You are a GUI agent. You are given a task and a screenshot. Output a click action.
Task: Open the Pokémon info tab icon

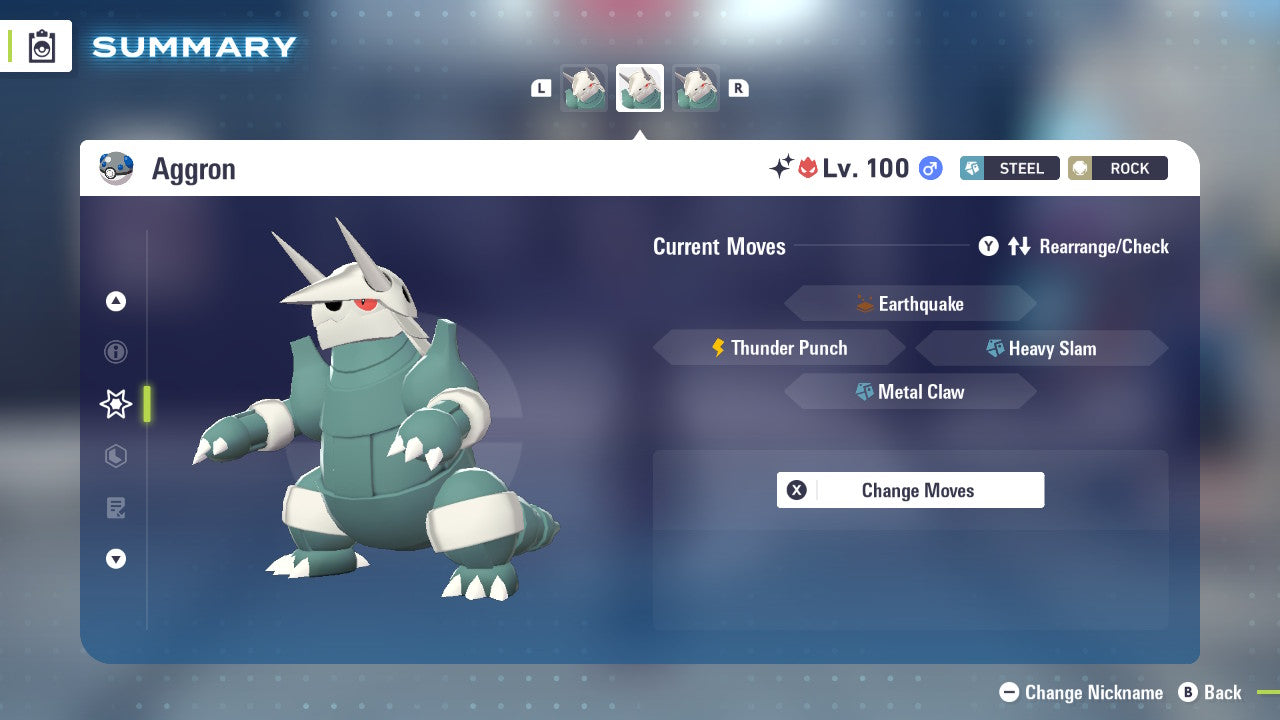(x=116, y=352)
